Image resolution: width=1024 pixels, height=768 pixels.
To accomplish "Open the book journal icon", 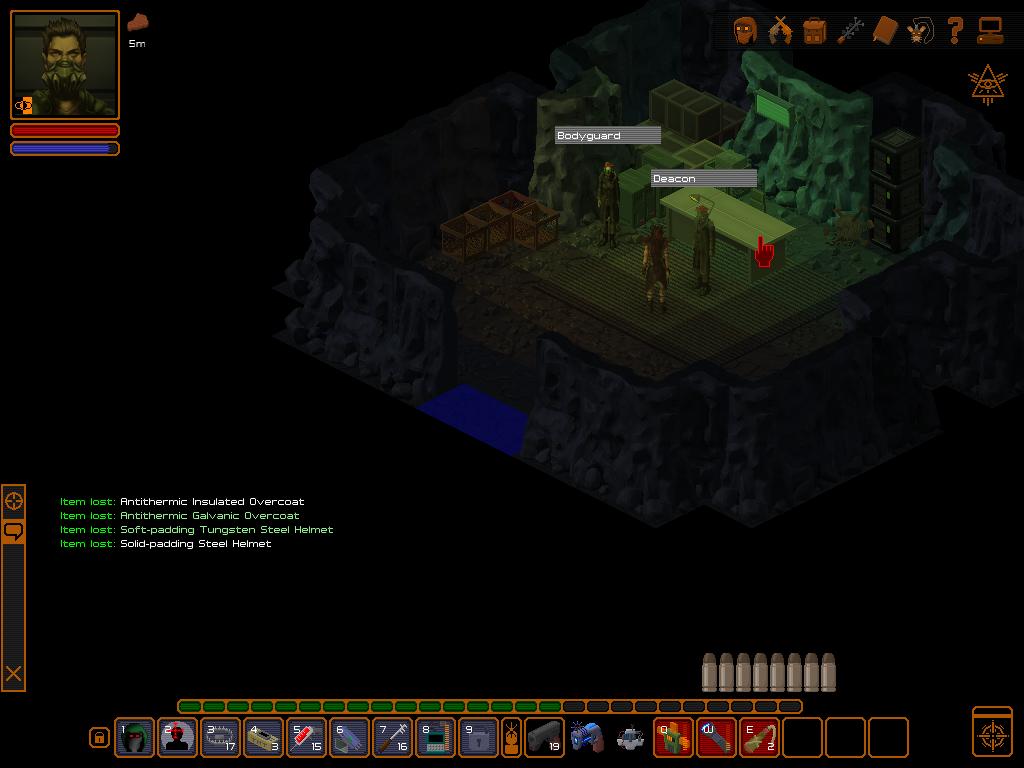I will point(886,31).
